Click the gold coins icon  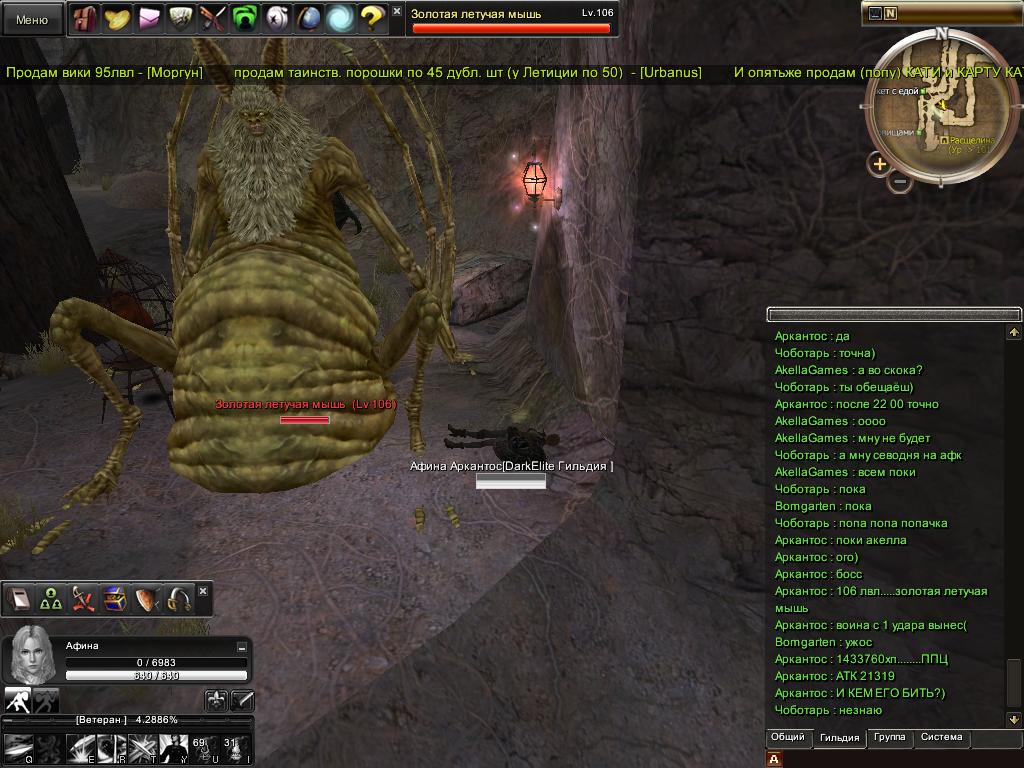(117, 18)
